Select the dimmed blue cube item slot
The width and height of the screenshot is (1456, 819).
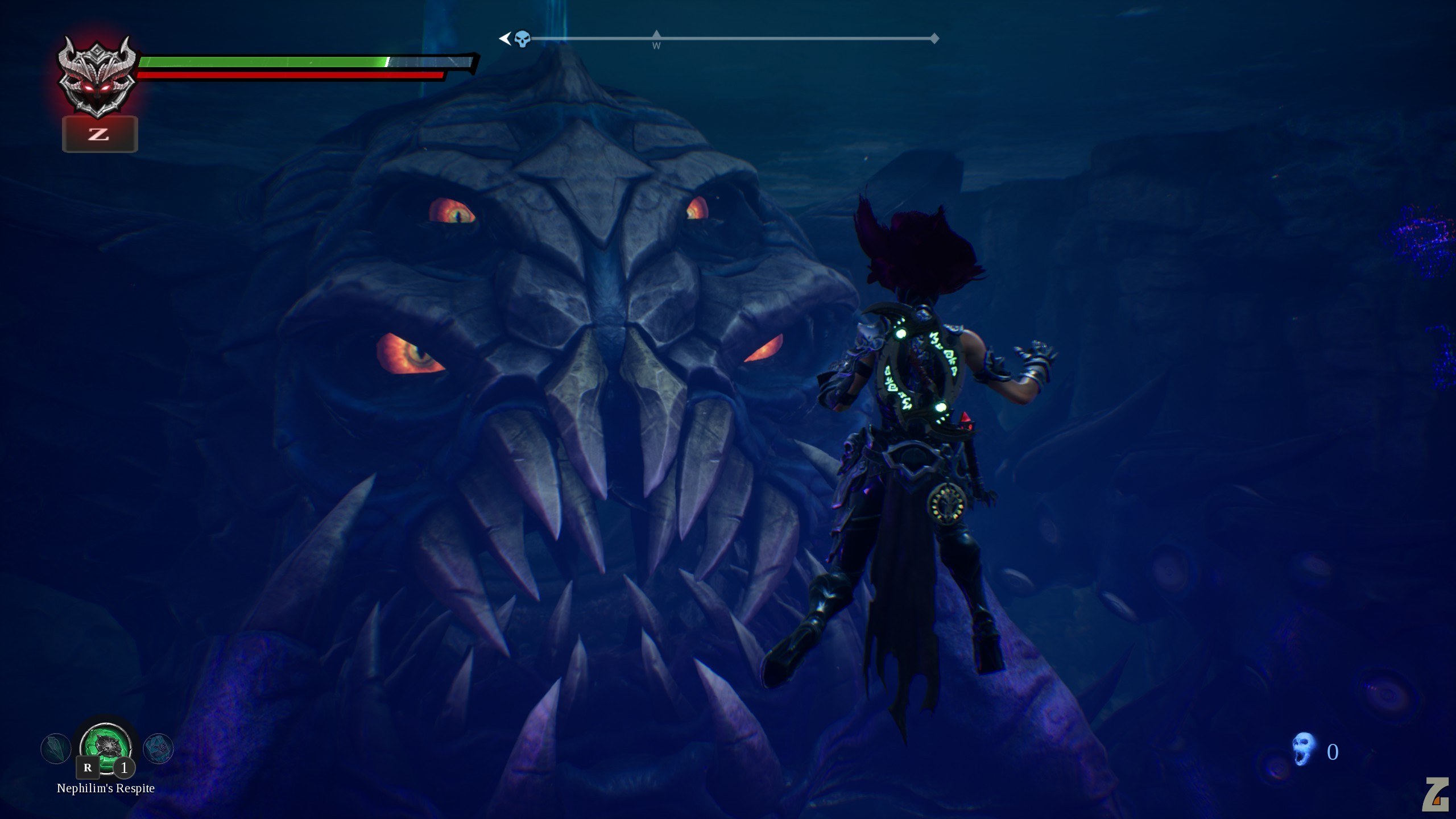(158, 748)
